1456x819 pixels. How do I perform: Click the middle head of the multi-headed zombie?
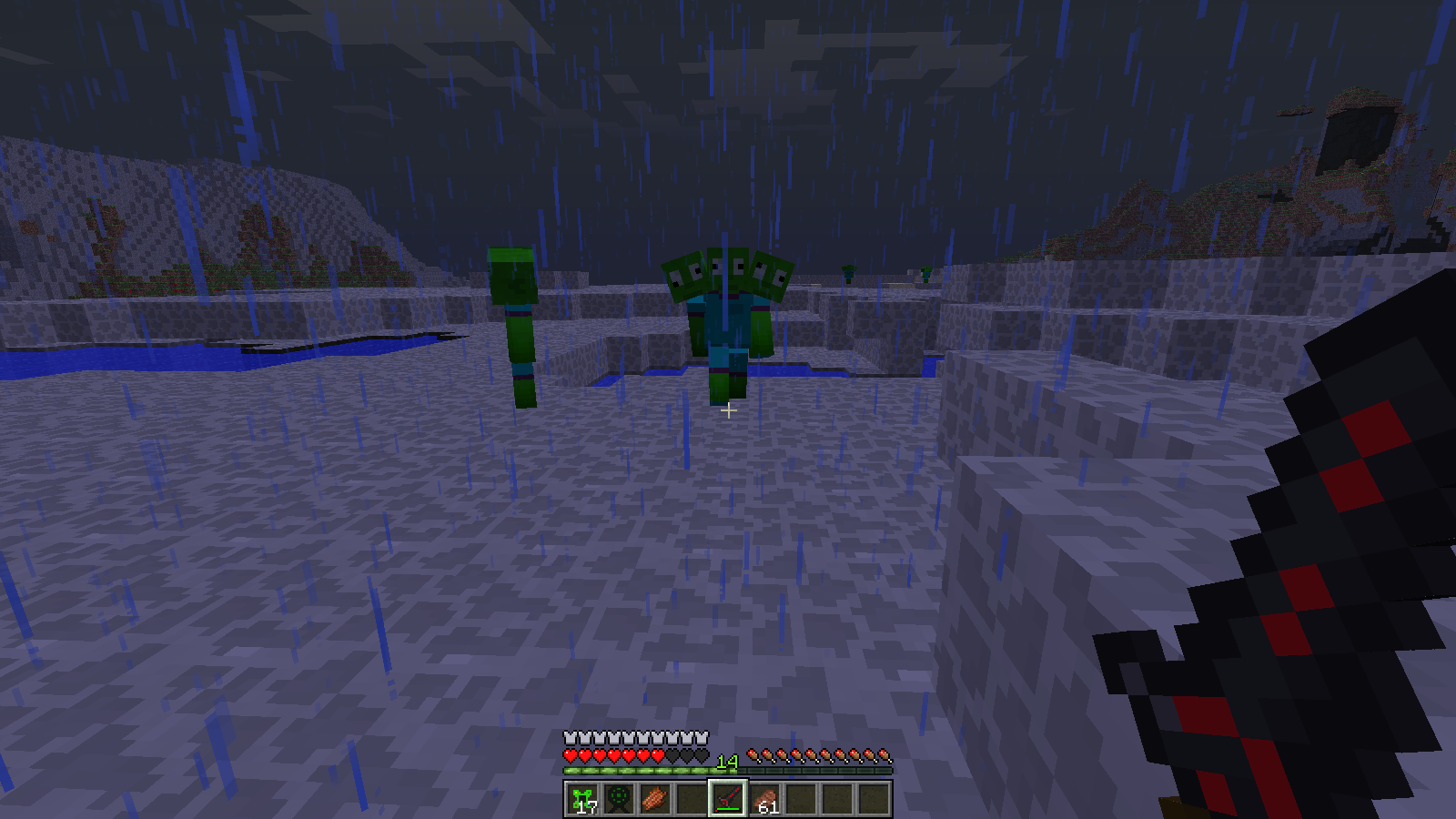pyautogui.click(x=728, y=272)
